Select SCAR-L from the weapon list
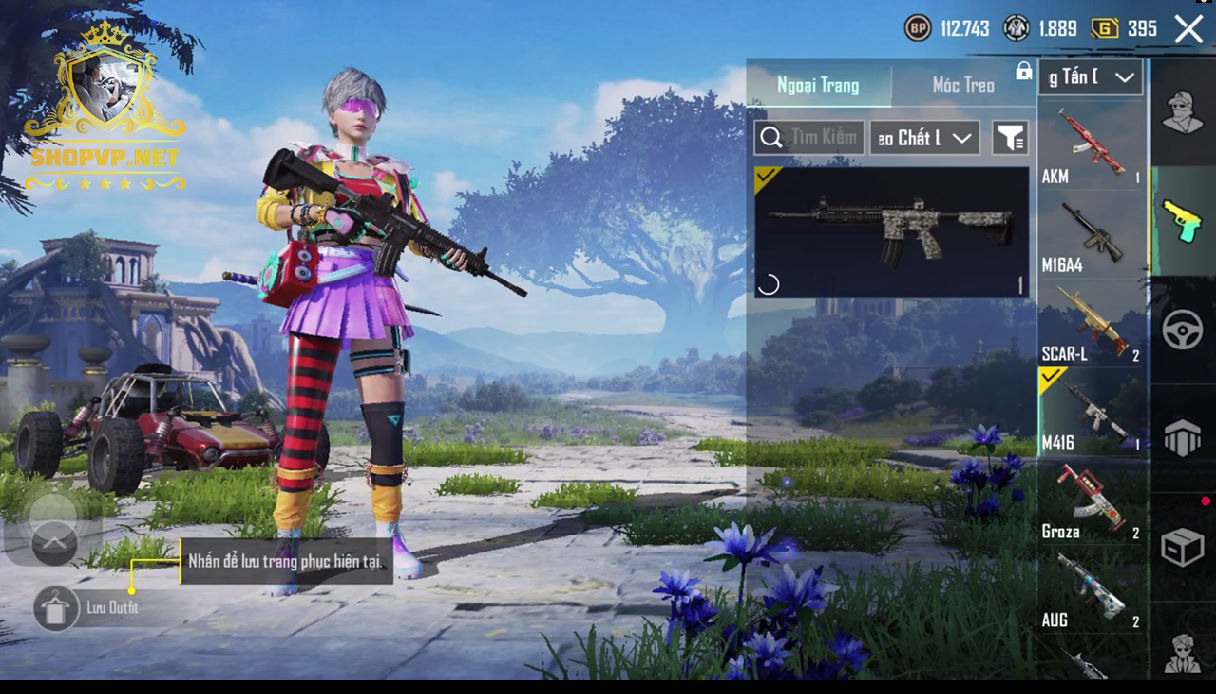1216x694 pixels. pos(1091,324)
